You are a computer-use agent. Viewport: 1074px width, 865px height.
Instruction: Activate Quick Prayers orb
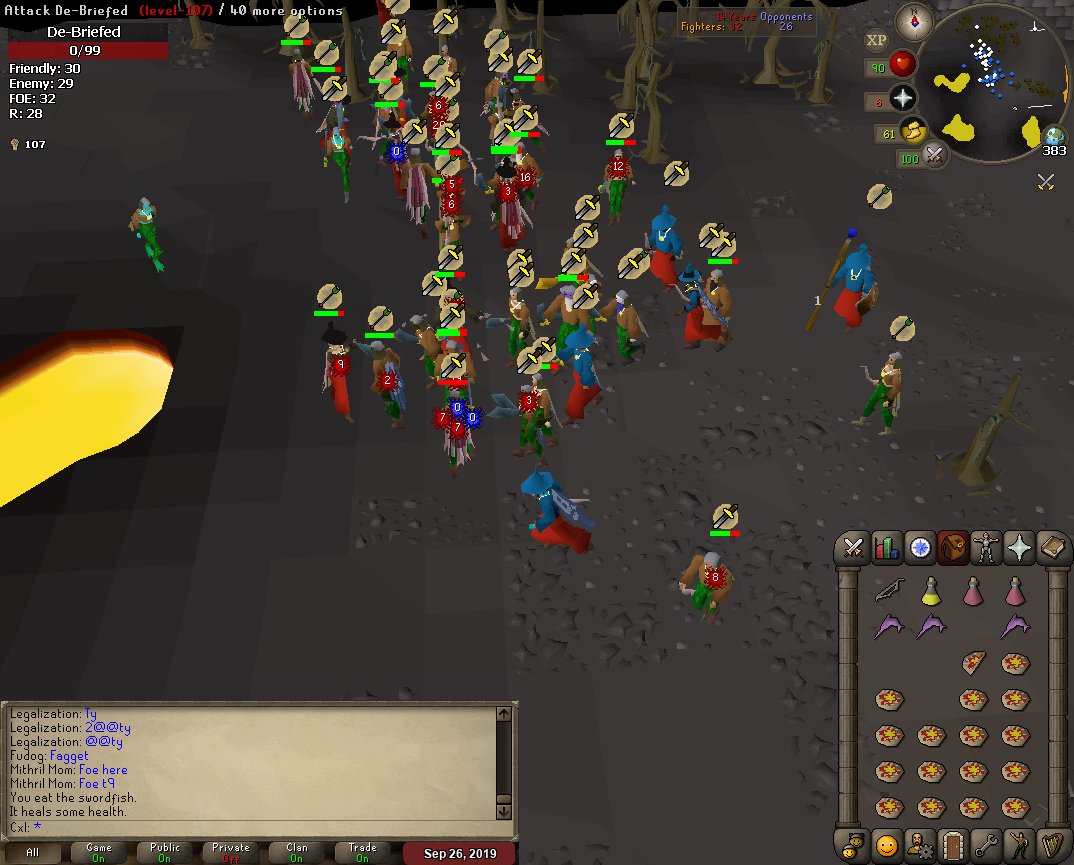(903, 98)
